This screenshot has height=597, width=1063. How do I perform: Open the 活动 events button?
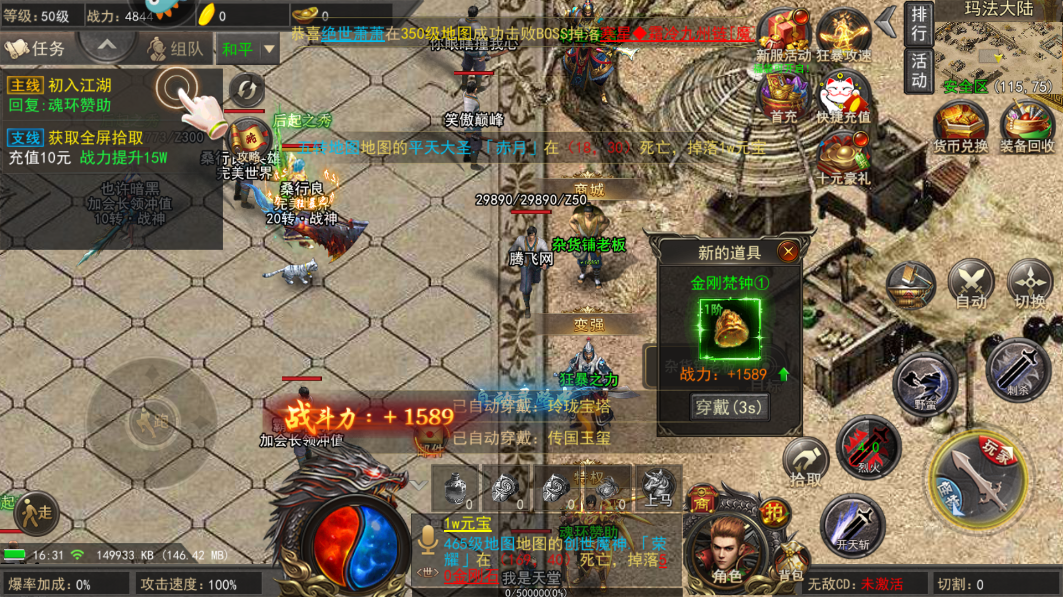(920, 71)
